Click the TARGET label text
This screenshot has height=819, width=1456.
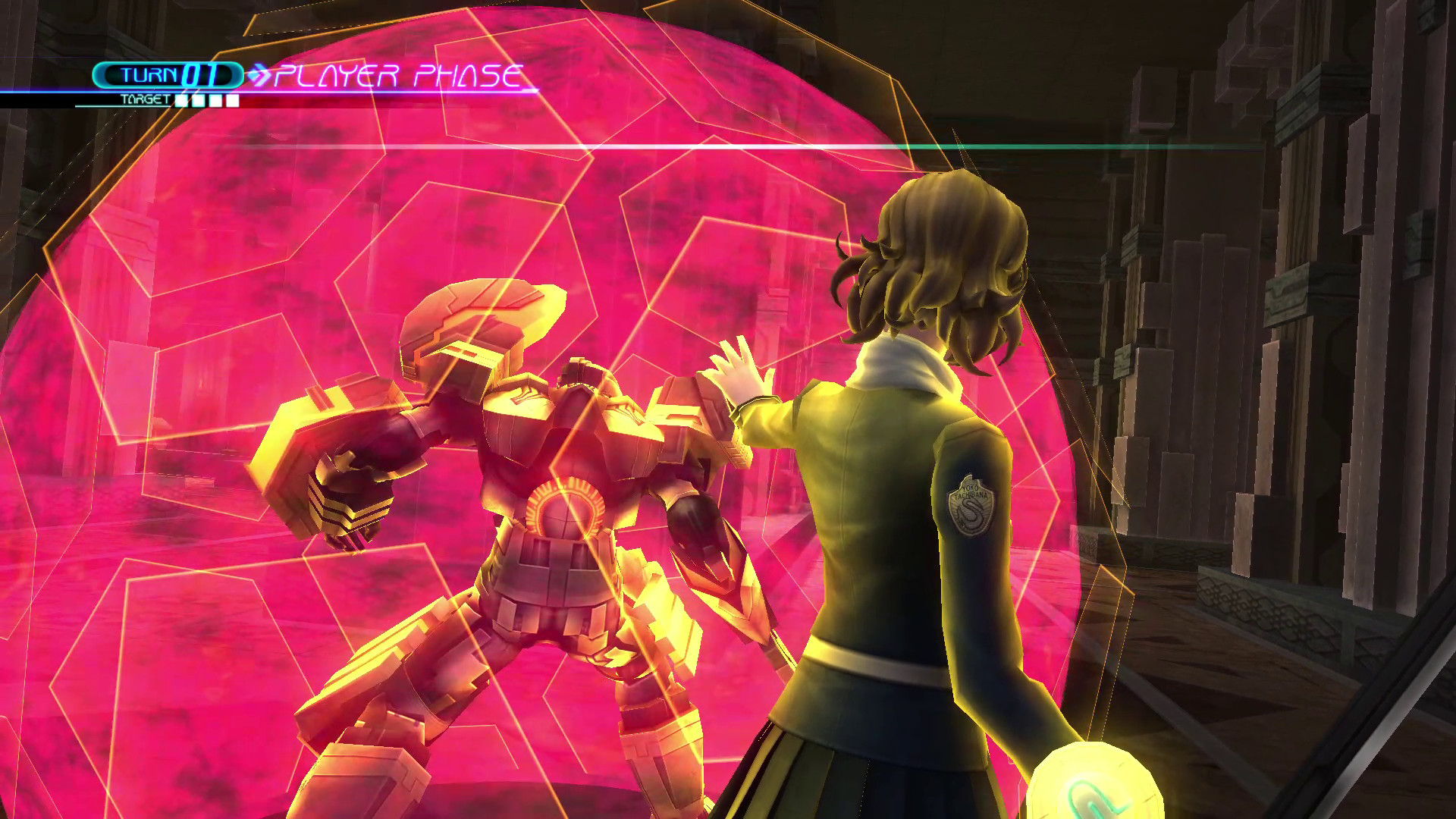[x=146, y=99]
